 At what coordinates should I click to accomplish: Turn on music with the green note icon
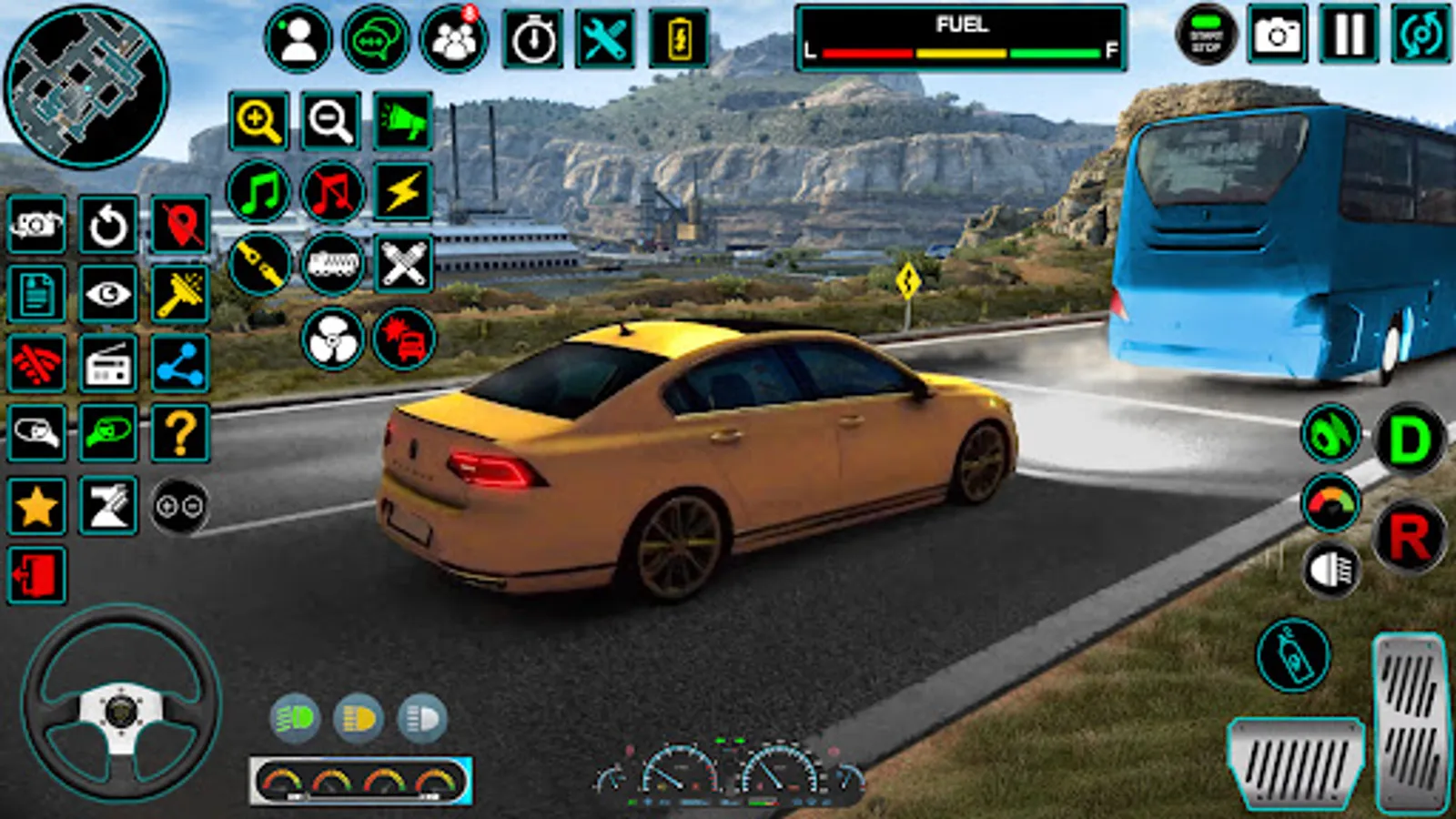point(258,192)
